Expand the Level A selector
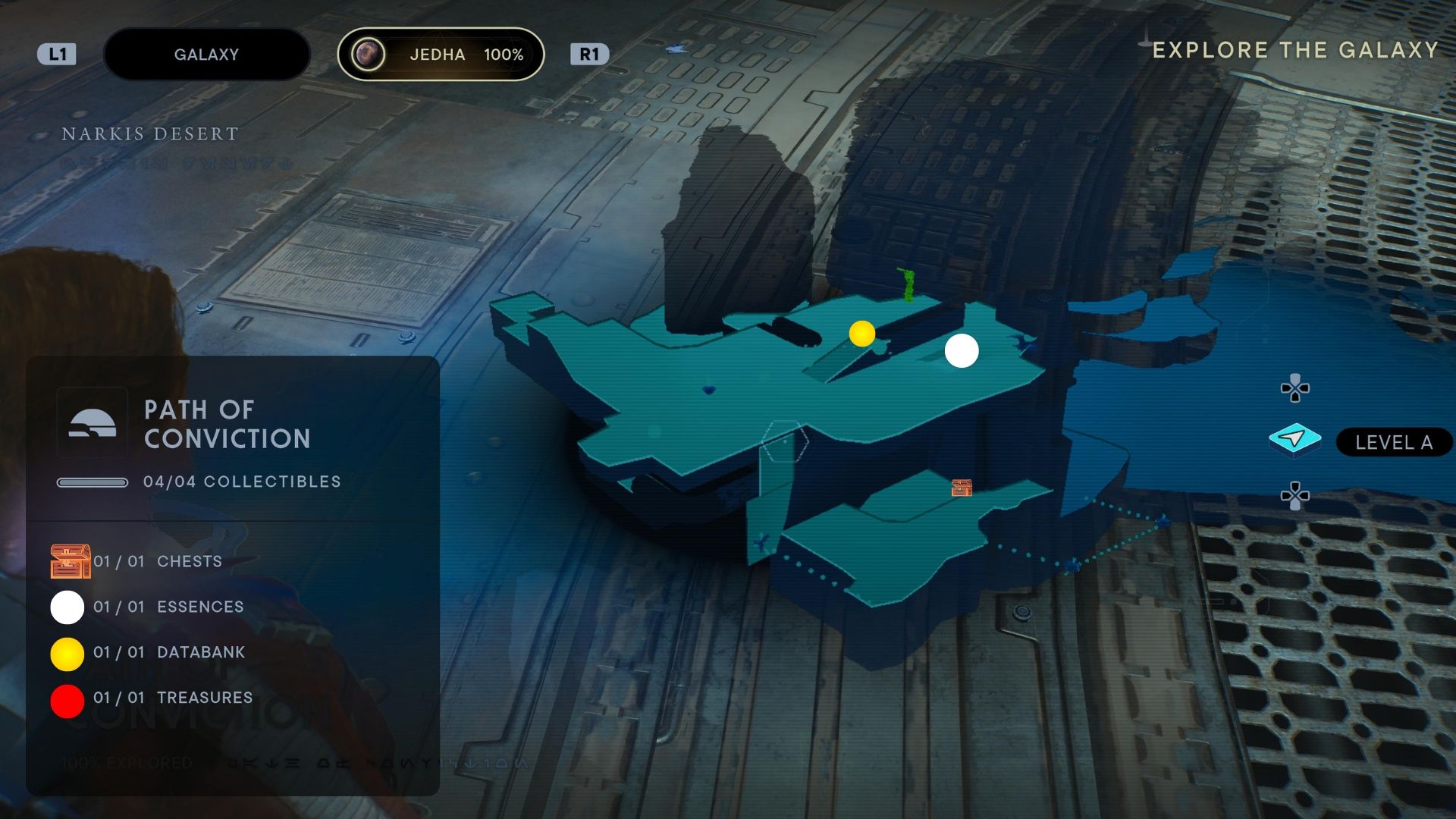 [x=1393, y=443]
